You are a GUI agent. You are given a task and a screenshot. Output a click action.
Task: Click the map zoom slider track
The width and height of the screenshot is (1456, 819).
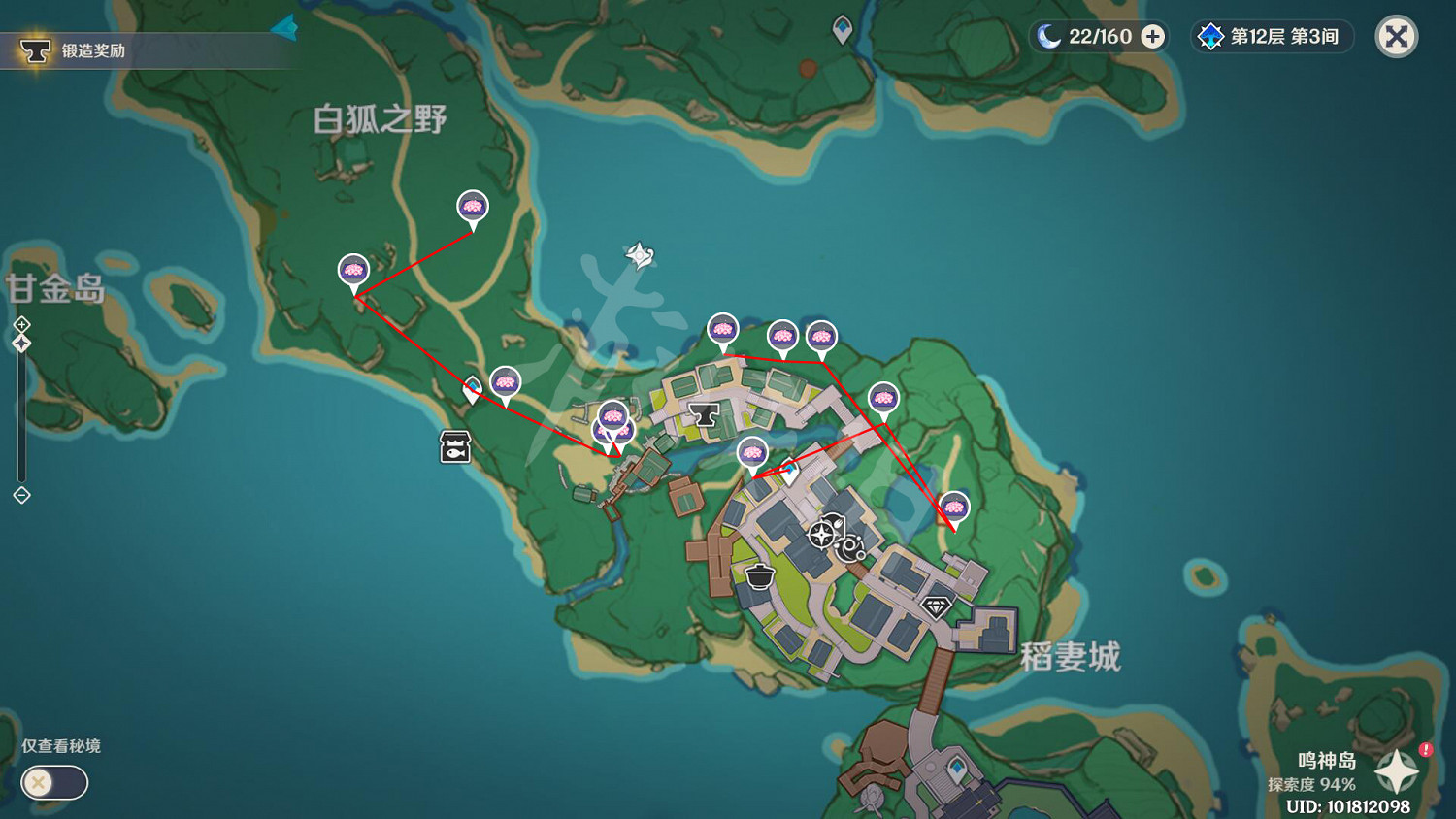19,417
